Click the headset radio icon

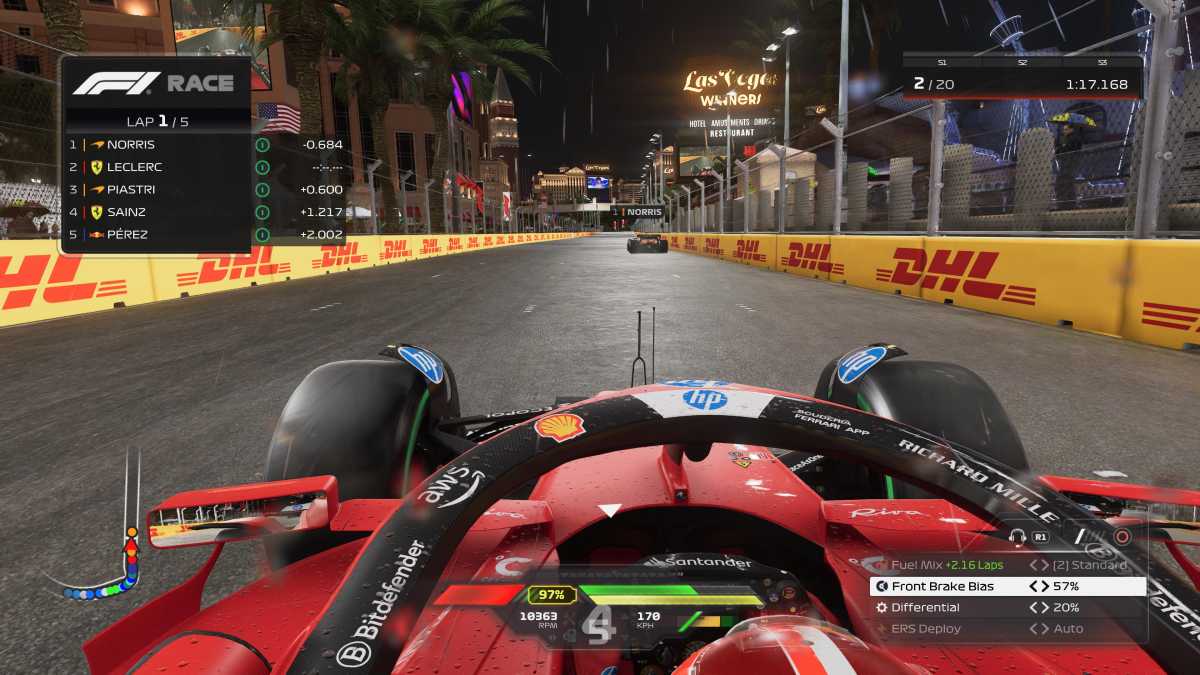[1018, 537]
